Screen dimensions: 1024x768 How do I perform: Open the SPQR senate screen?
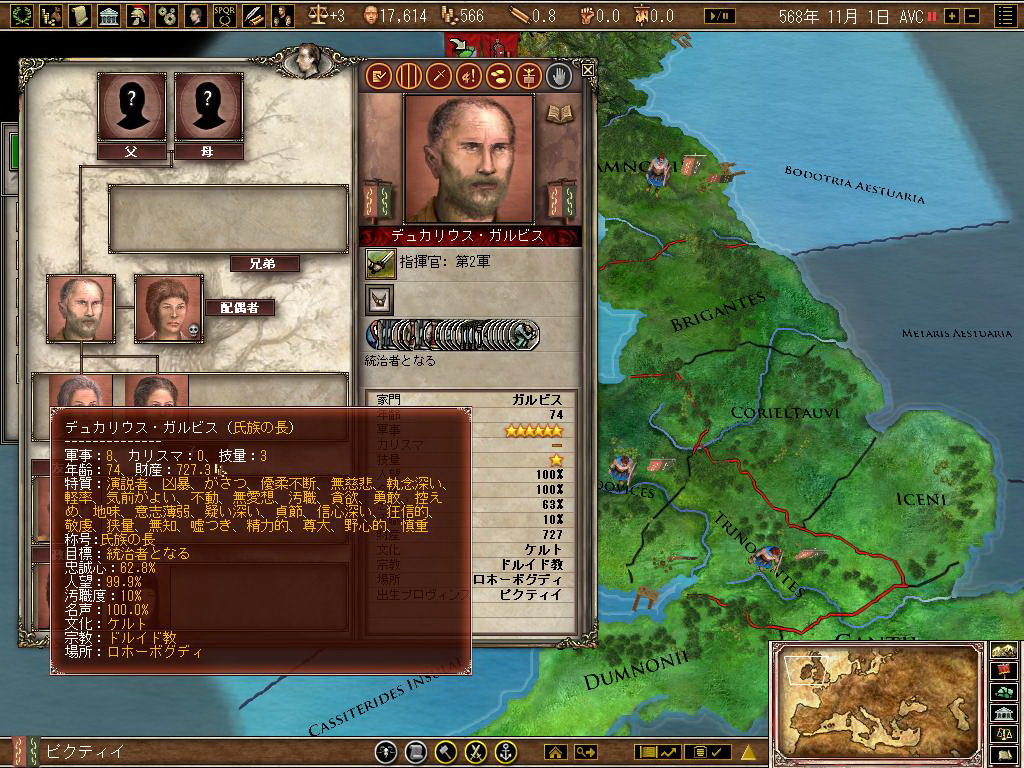pyautogui.click(x=225, y=15)
